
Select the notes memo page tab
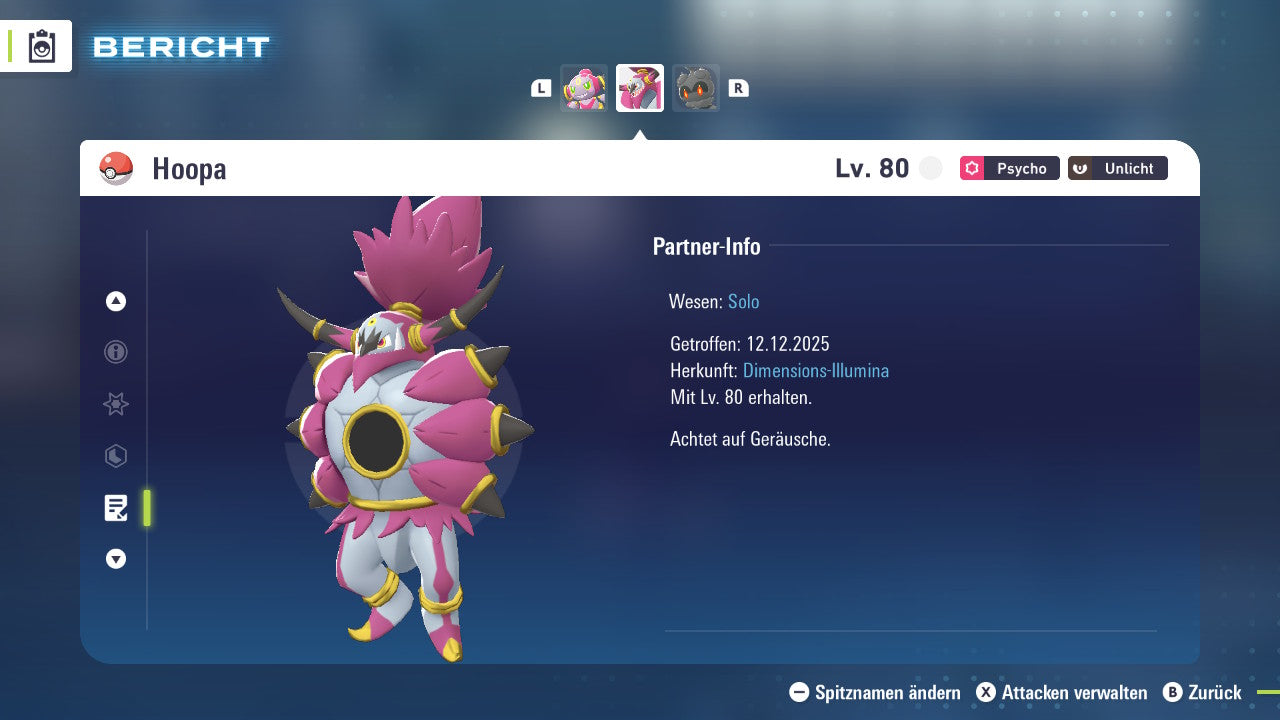(x=116, y=508)
